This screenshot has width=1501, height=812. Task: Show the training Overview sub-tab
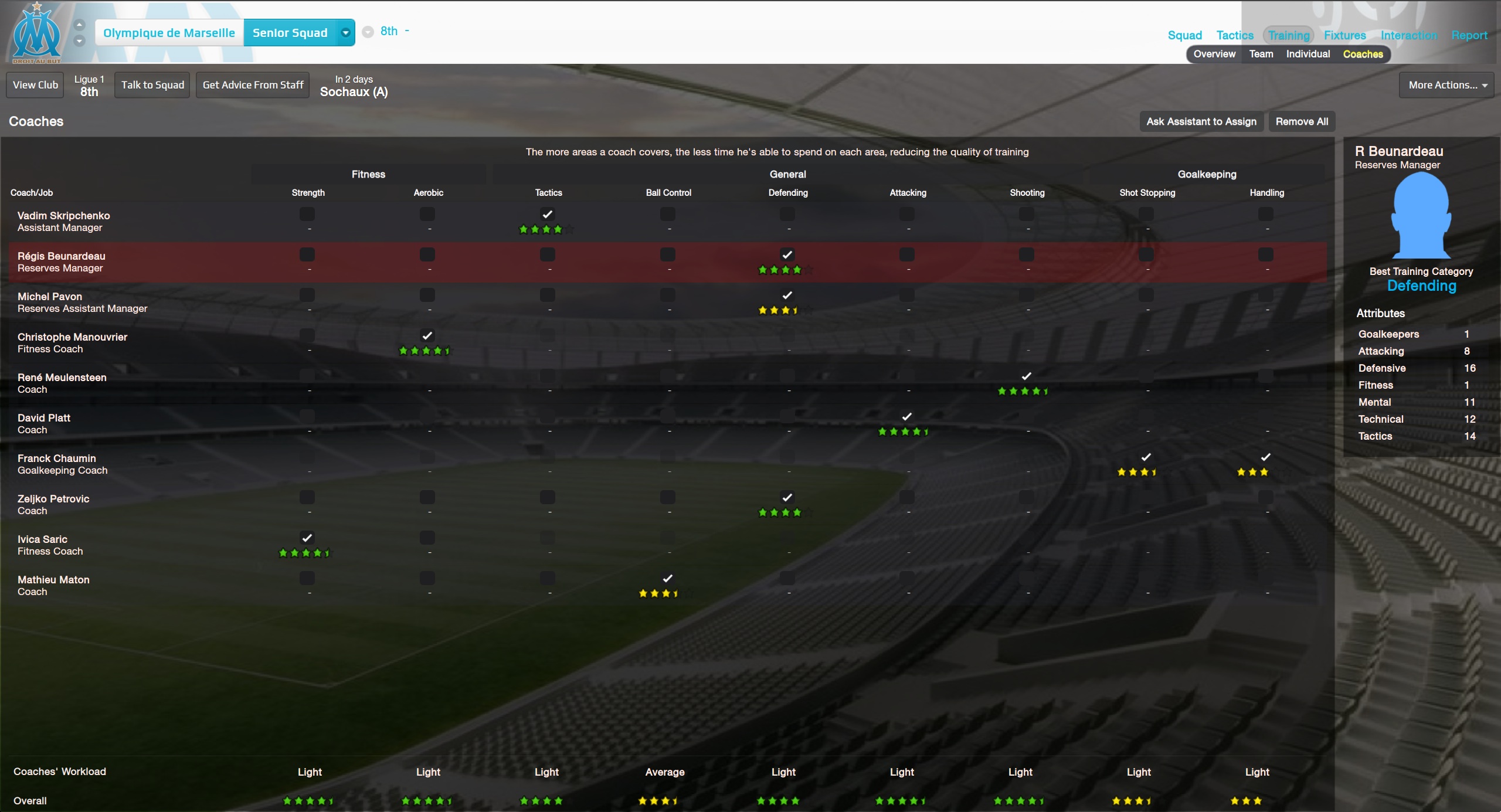(1214, 54)
